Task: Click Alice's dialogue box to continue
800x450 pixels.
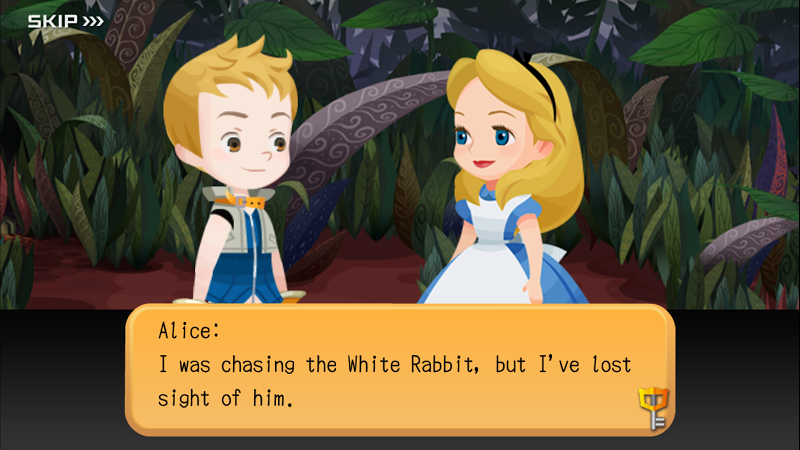Action: click(x=400, y=368)
